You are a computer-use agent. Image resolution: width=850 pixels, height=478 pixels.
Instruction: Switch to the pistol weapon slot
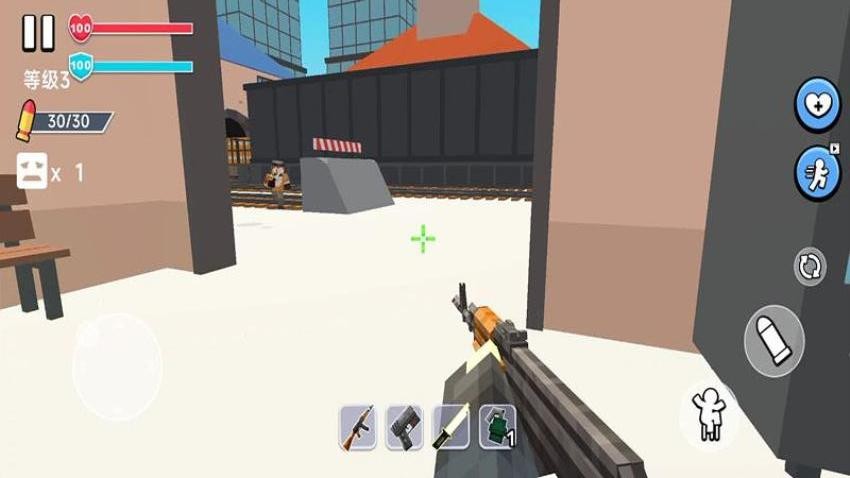(405, 427)
